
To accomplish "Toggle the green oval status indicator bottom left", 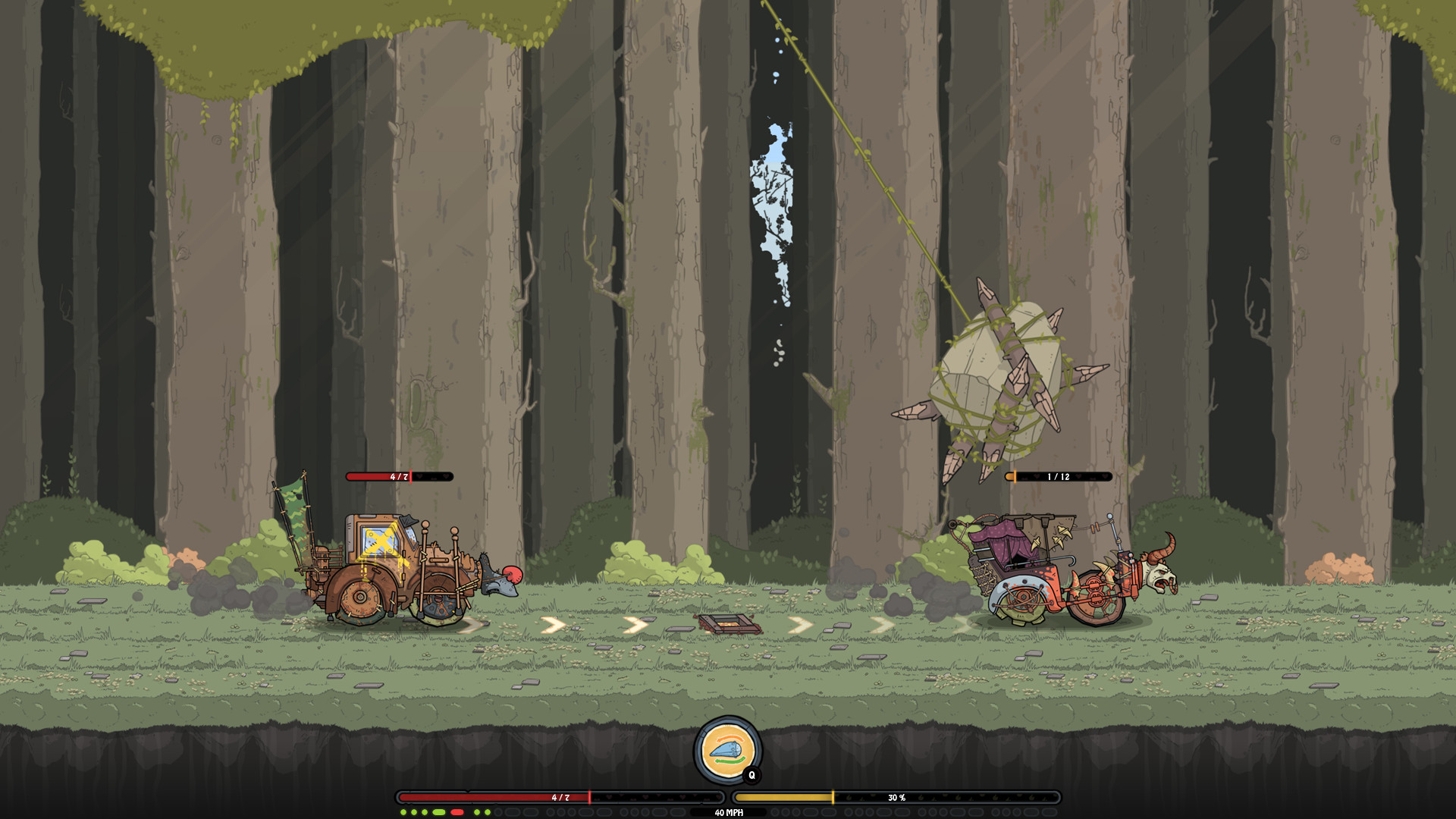I will 438,812.
